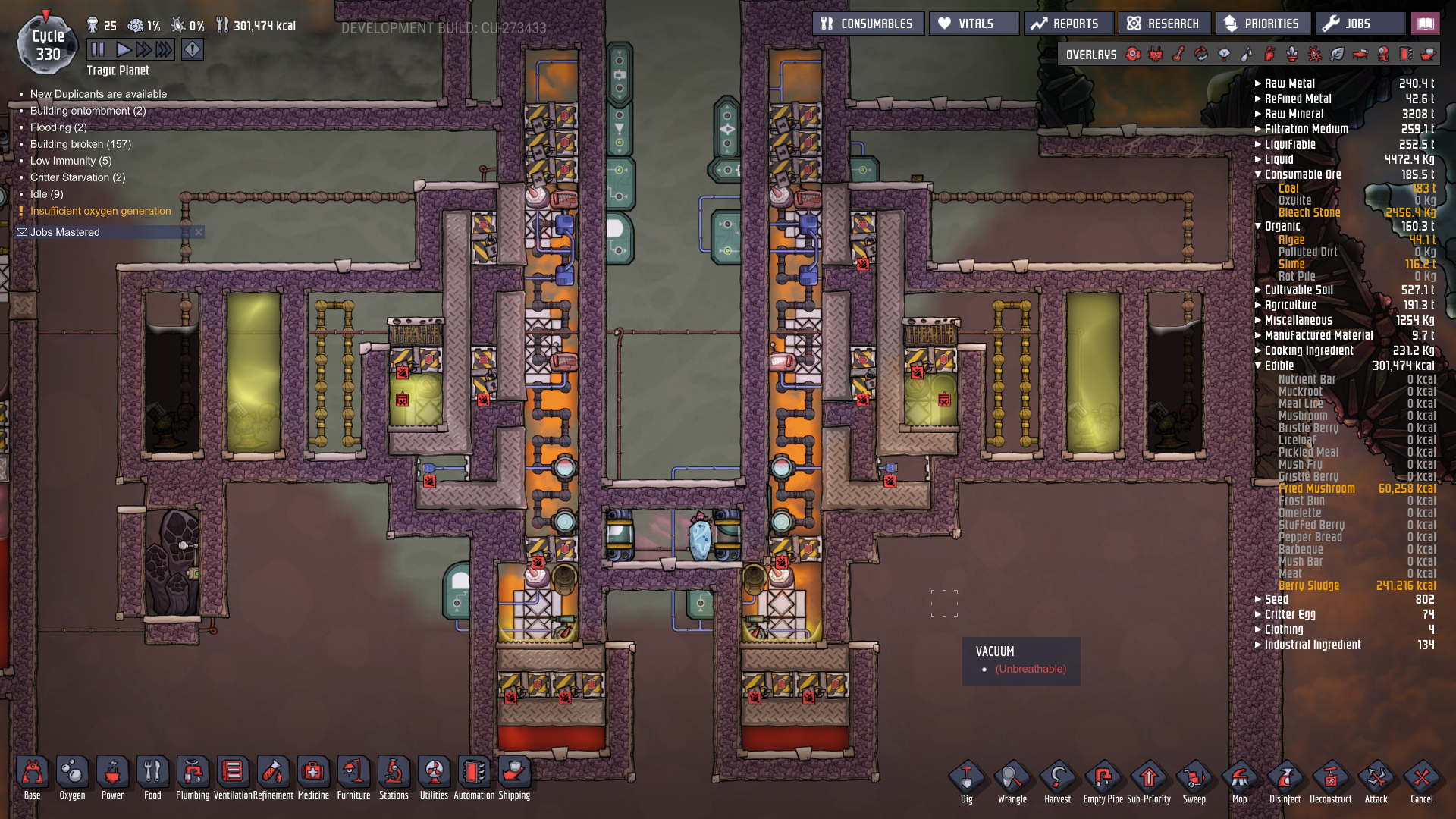Pause the game
Image resolution: width=1456 pixels, height=819 pixels.
click(97, 49)
